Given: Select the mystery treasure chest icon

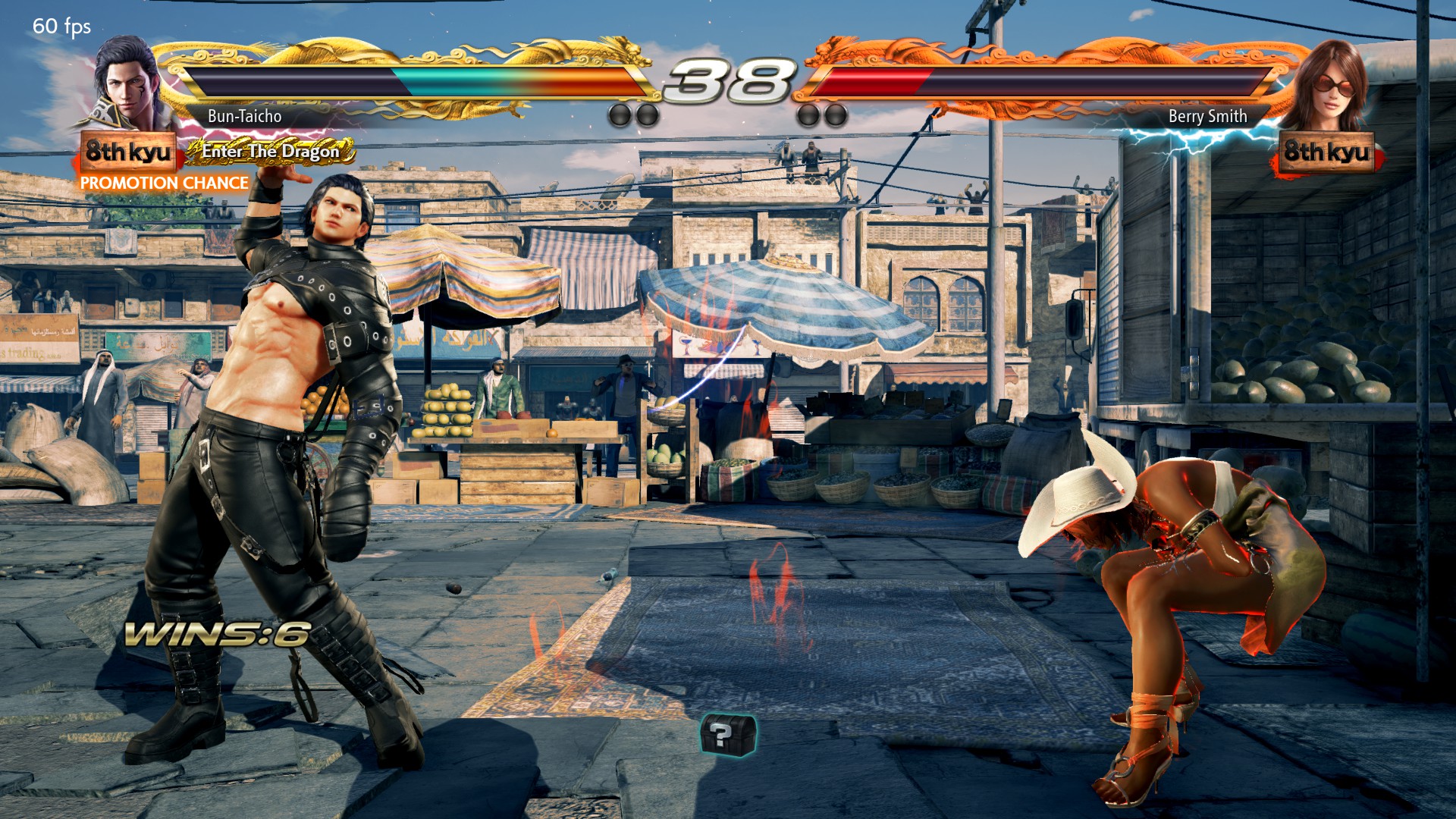Looking at the screenshot, I should [727, 734].
